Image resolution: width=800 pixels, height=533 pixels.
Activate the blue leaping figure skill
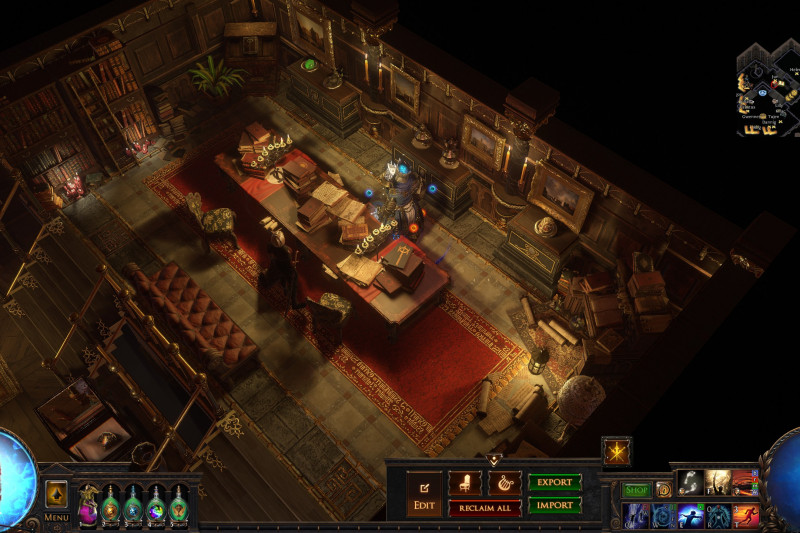691,515
